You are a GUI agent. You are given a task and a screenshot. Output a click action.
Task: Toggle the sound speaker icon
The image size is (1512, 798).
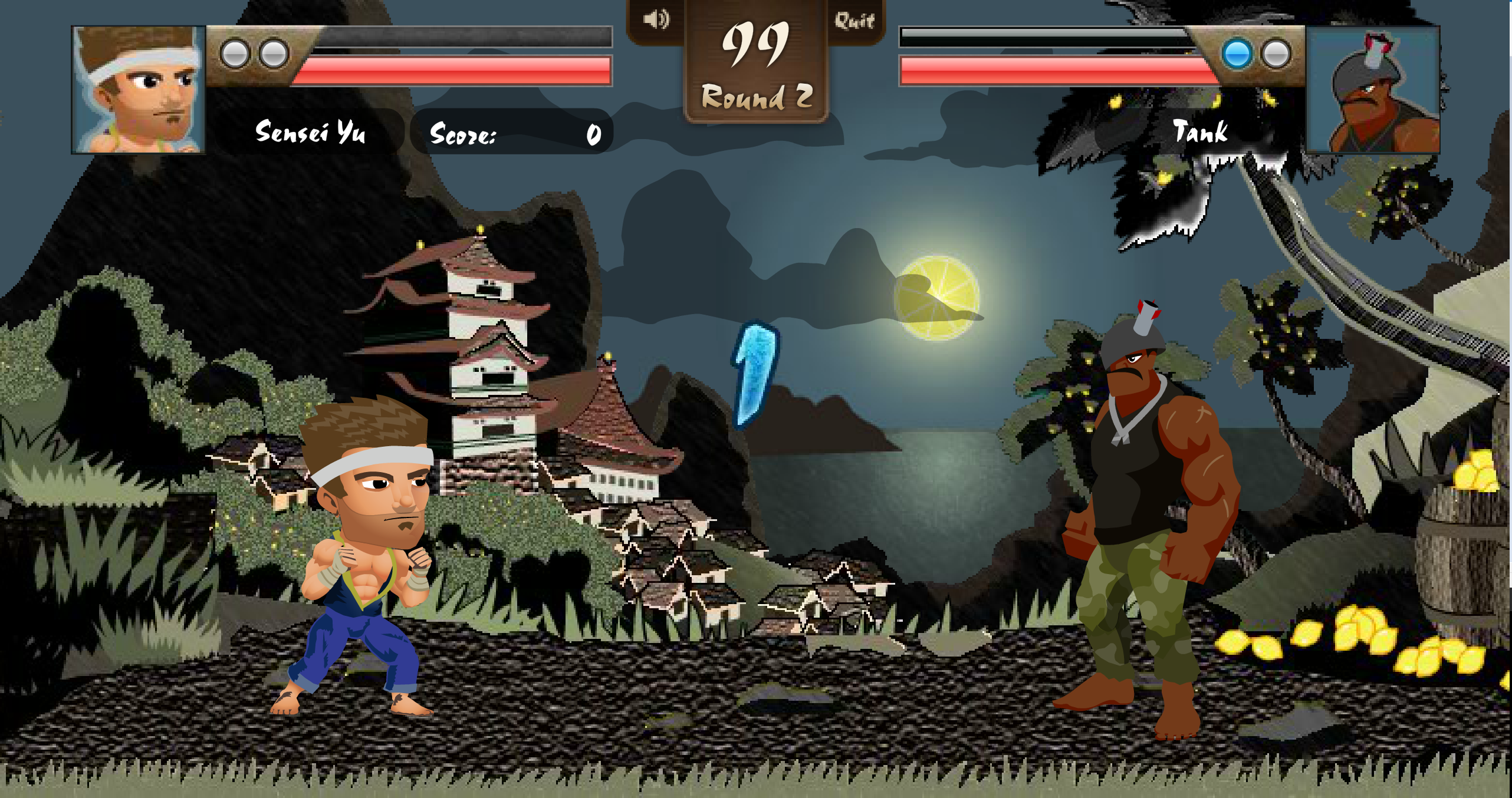656,20
